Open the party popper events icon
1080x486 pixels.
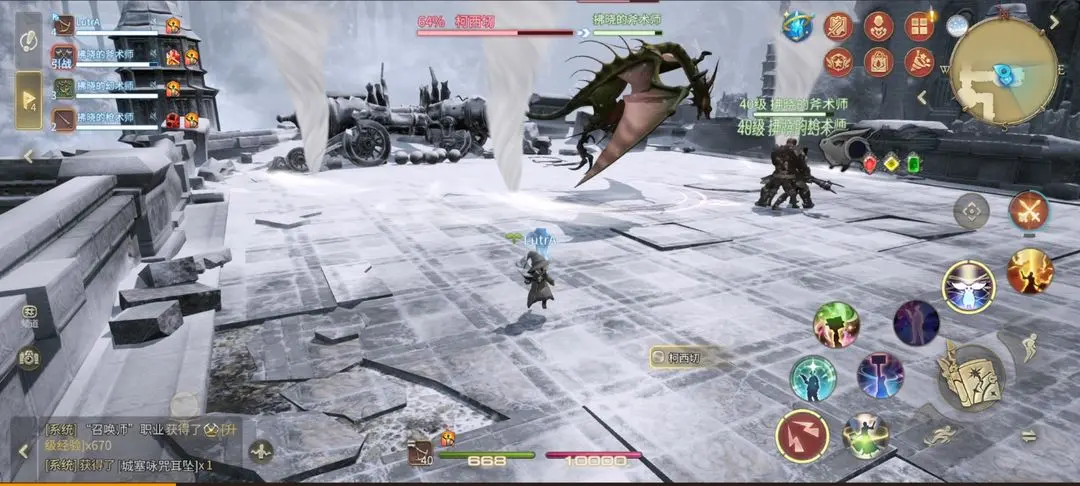pyautogui.click(x=918, y=62)
